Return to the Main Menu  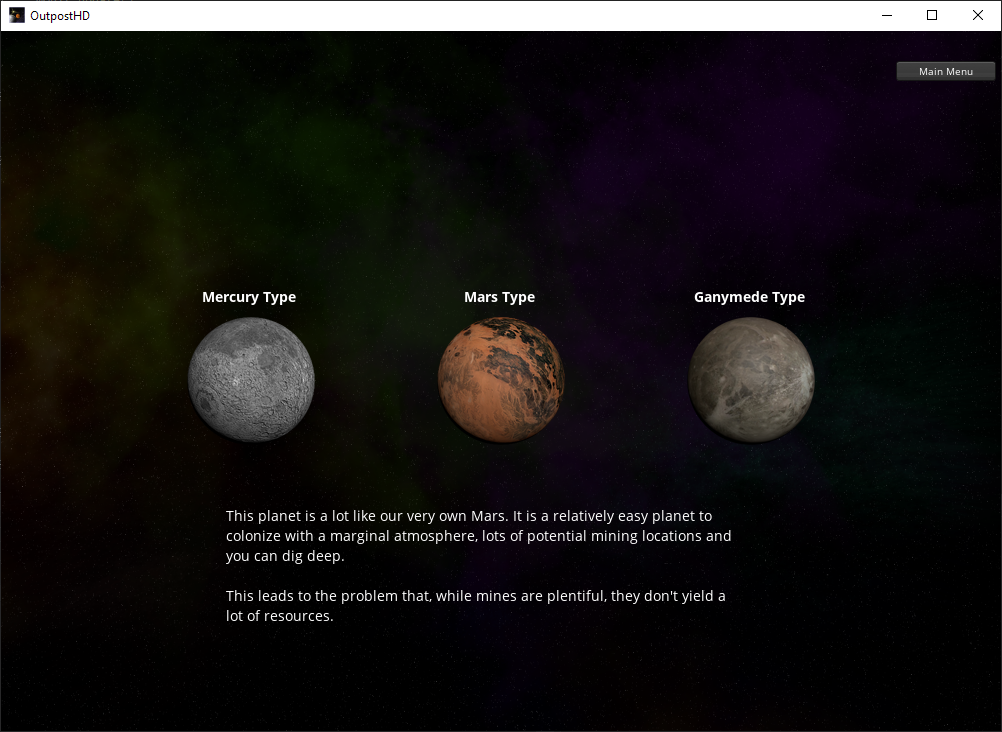945,71
